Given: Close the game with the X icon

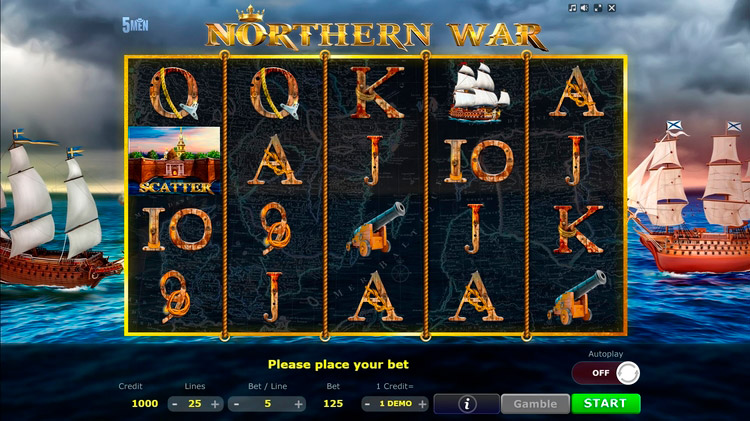Looking at the screenshot, I should [x=611, y=8].
